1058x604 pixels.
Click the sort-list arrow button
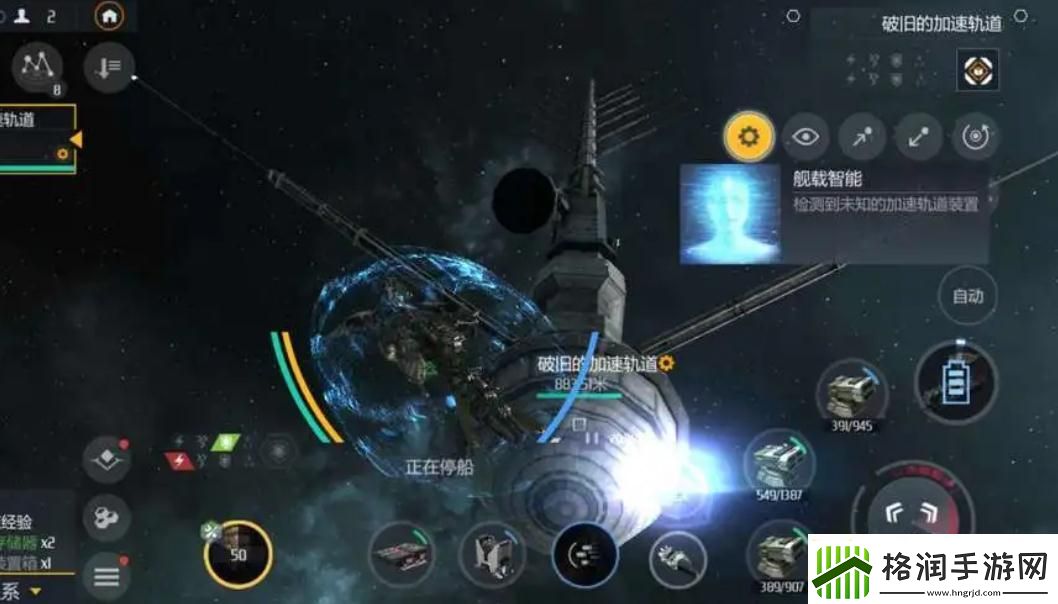(x=108, y=67)
